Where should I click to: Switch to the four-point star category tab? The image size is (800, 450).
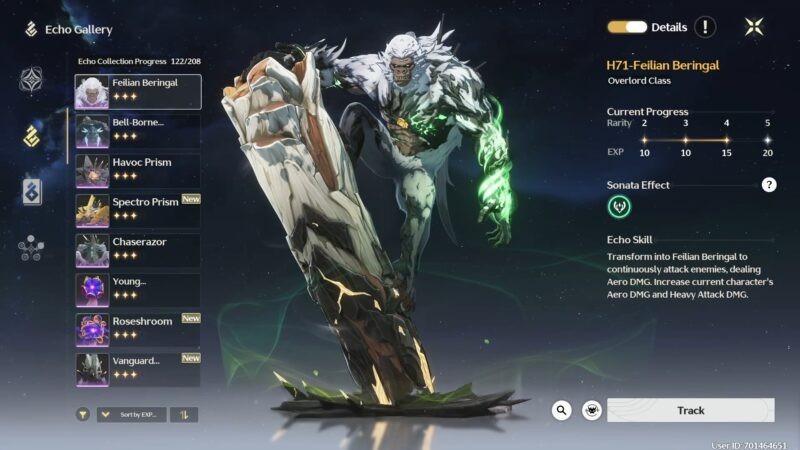[x=32, y=80]
